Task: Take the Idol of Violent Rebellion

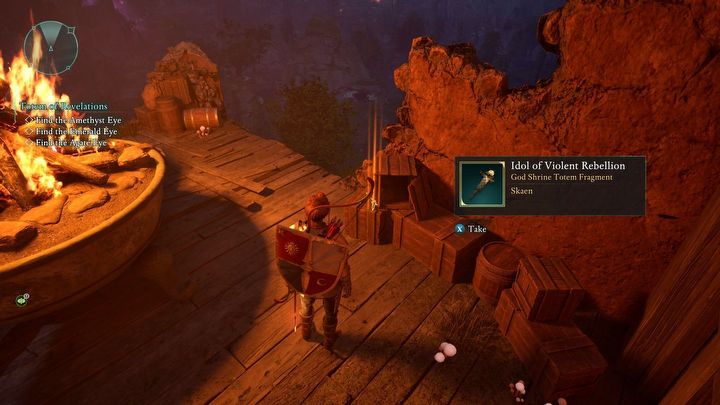Action: [471, 229]
